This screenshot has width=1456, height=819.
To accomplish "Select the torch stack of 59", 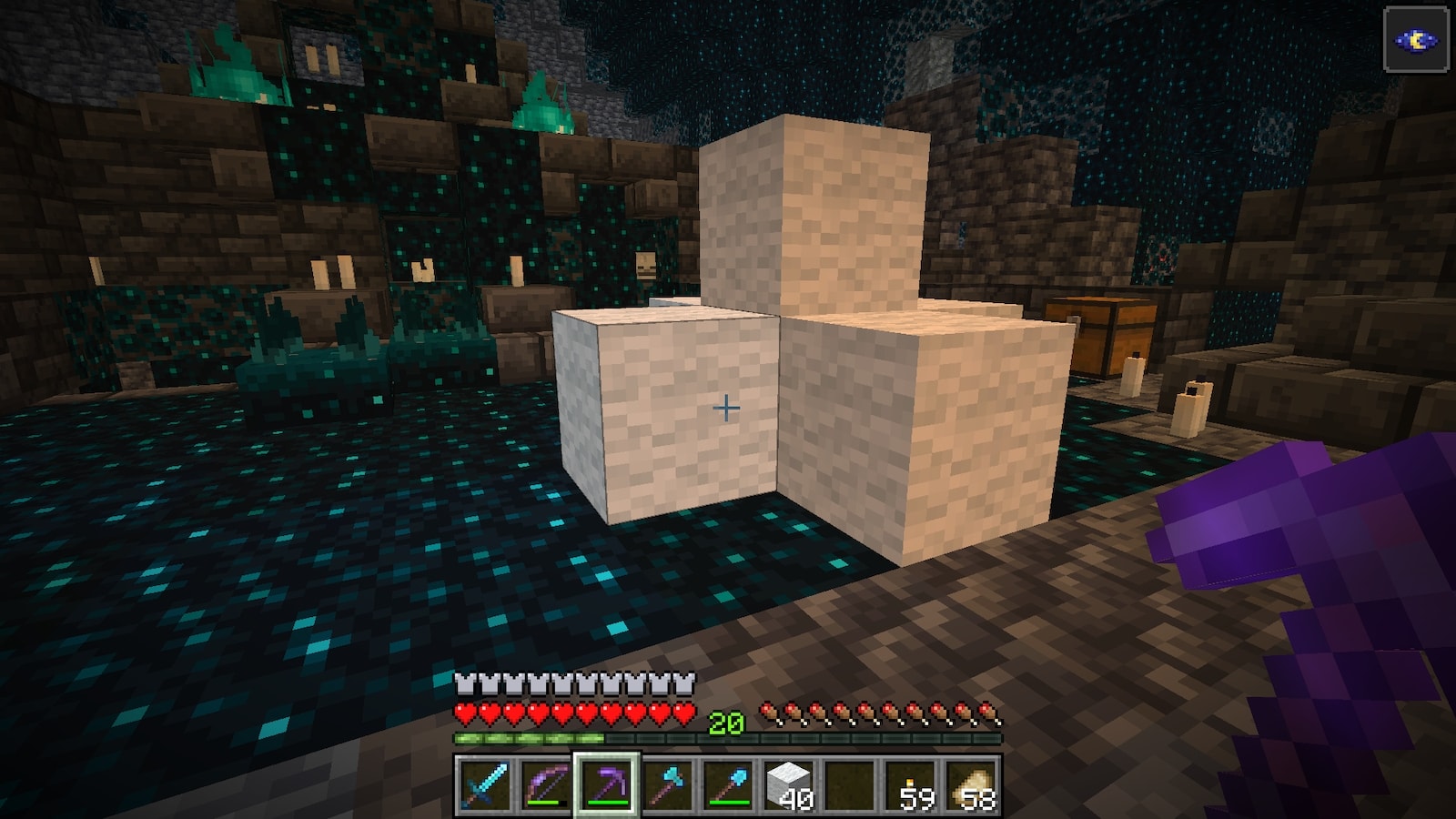I will click(x=913, y=784).
